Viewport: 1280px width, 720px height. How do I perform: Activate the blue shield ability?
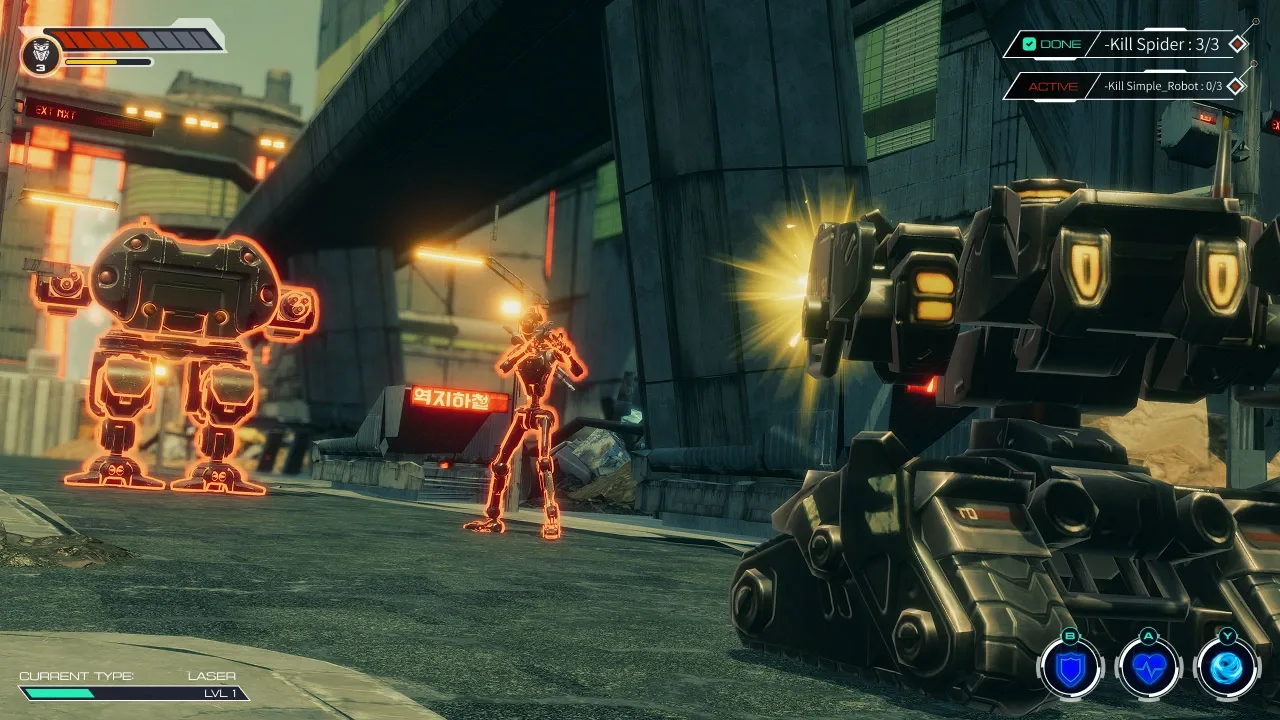pyautogui.click(x=1071, y=668)
